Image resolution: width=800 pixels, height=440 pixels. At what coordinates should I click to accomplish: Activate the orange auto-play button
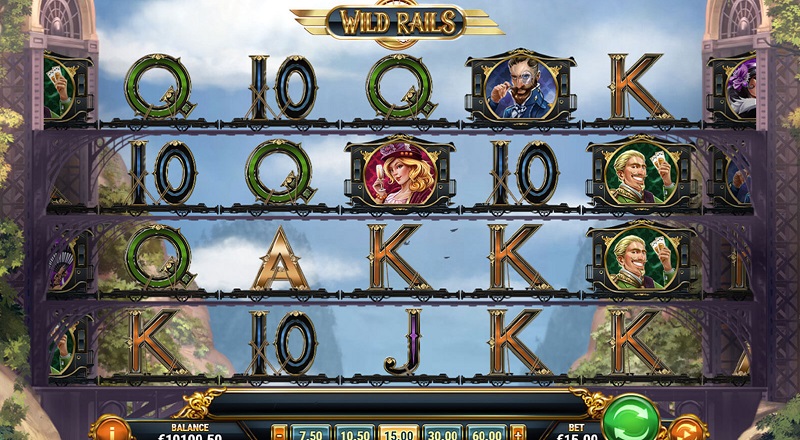(x=688, y=430)
